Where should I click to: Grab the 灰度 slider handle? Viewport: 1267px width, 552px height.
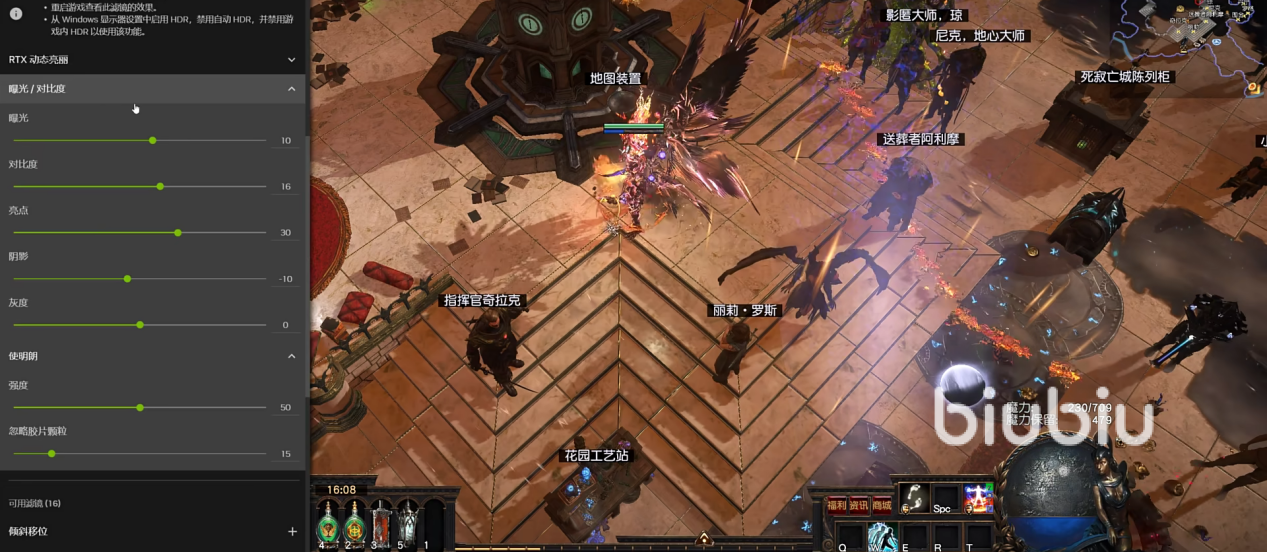click(140, 324)
